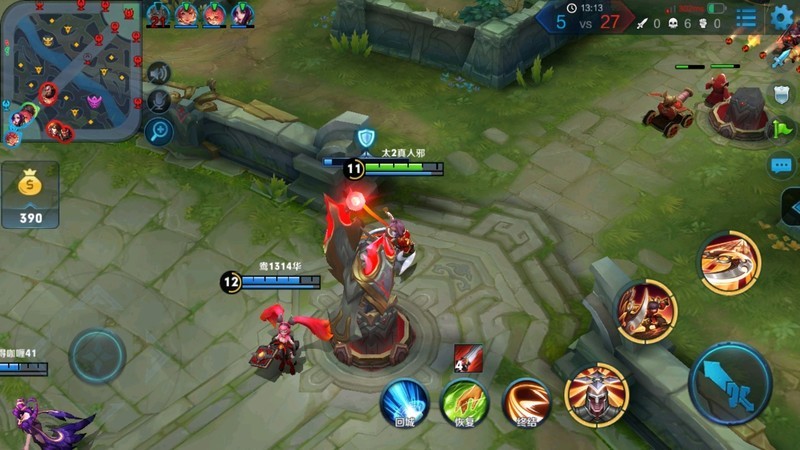800x450 pixels.
Task: Tap the magnifier button beside the minimap
Action: pyautogui.click(x=159, y=130)
